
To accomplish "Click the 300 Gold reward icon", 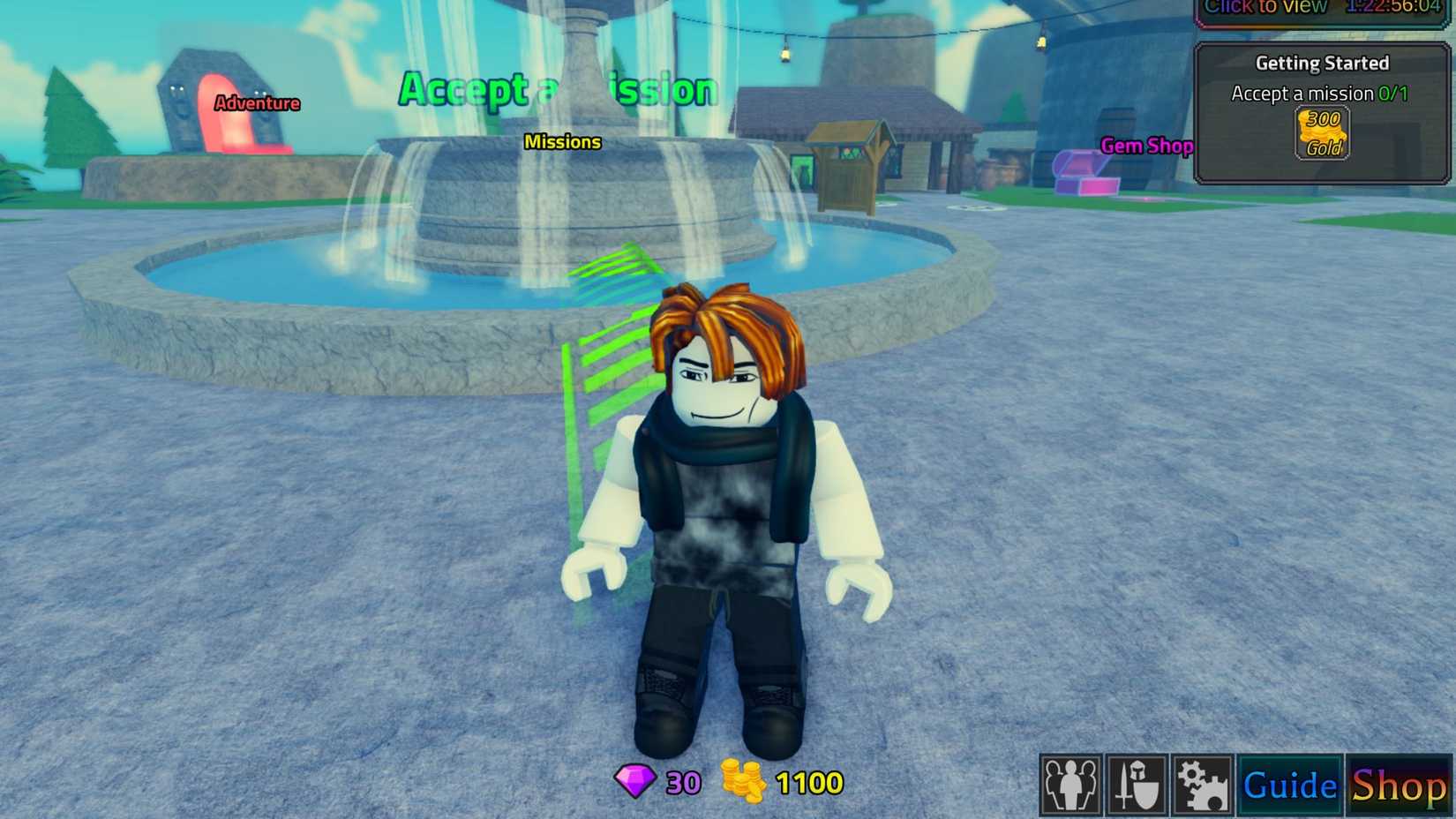I will (1322, 132).
